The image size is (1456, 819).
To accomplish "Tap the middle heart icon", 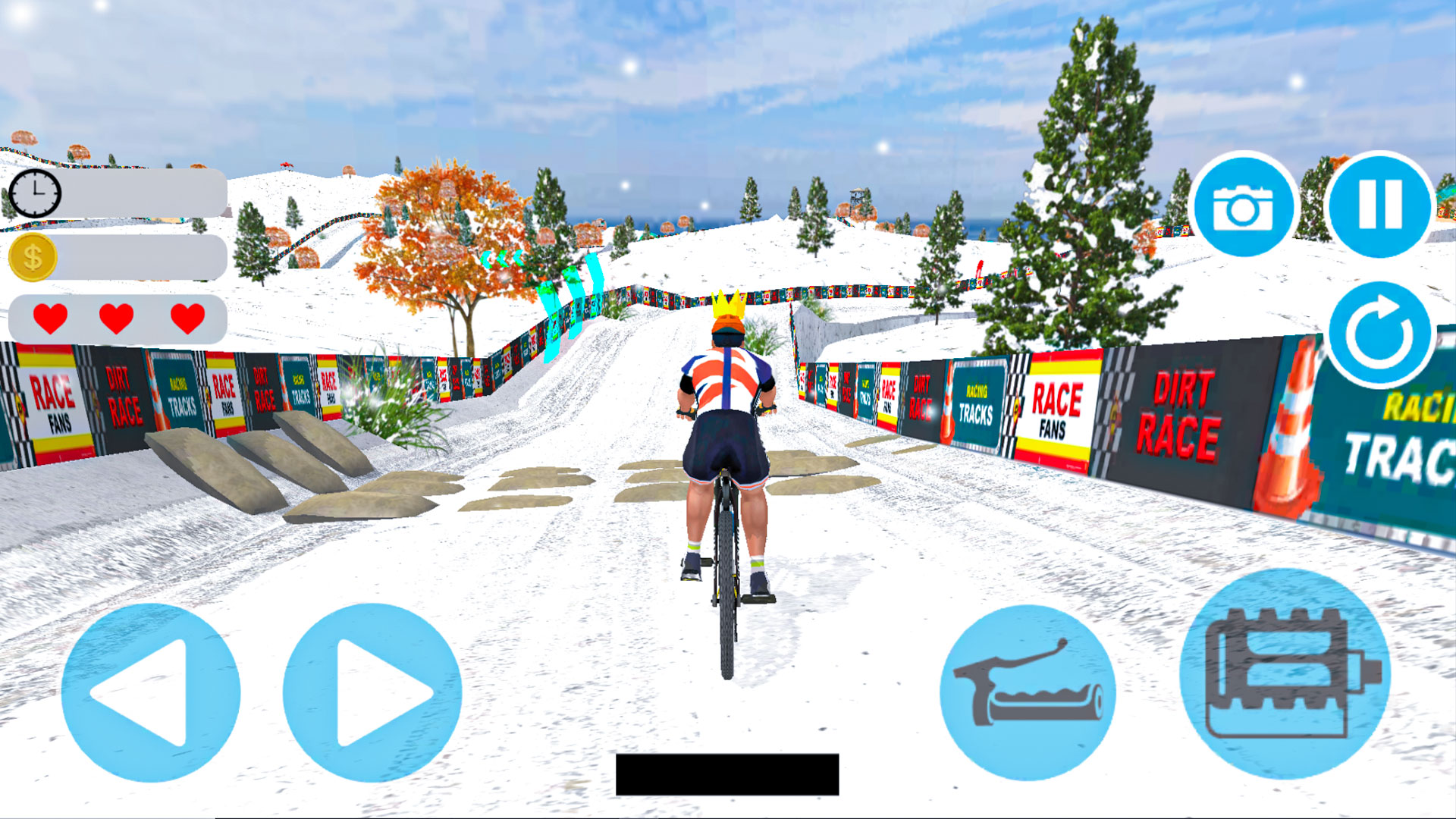I will coord(115,318).
